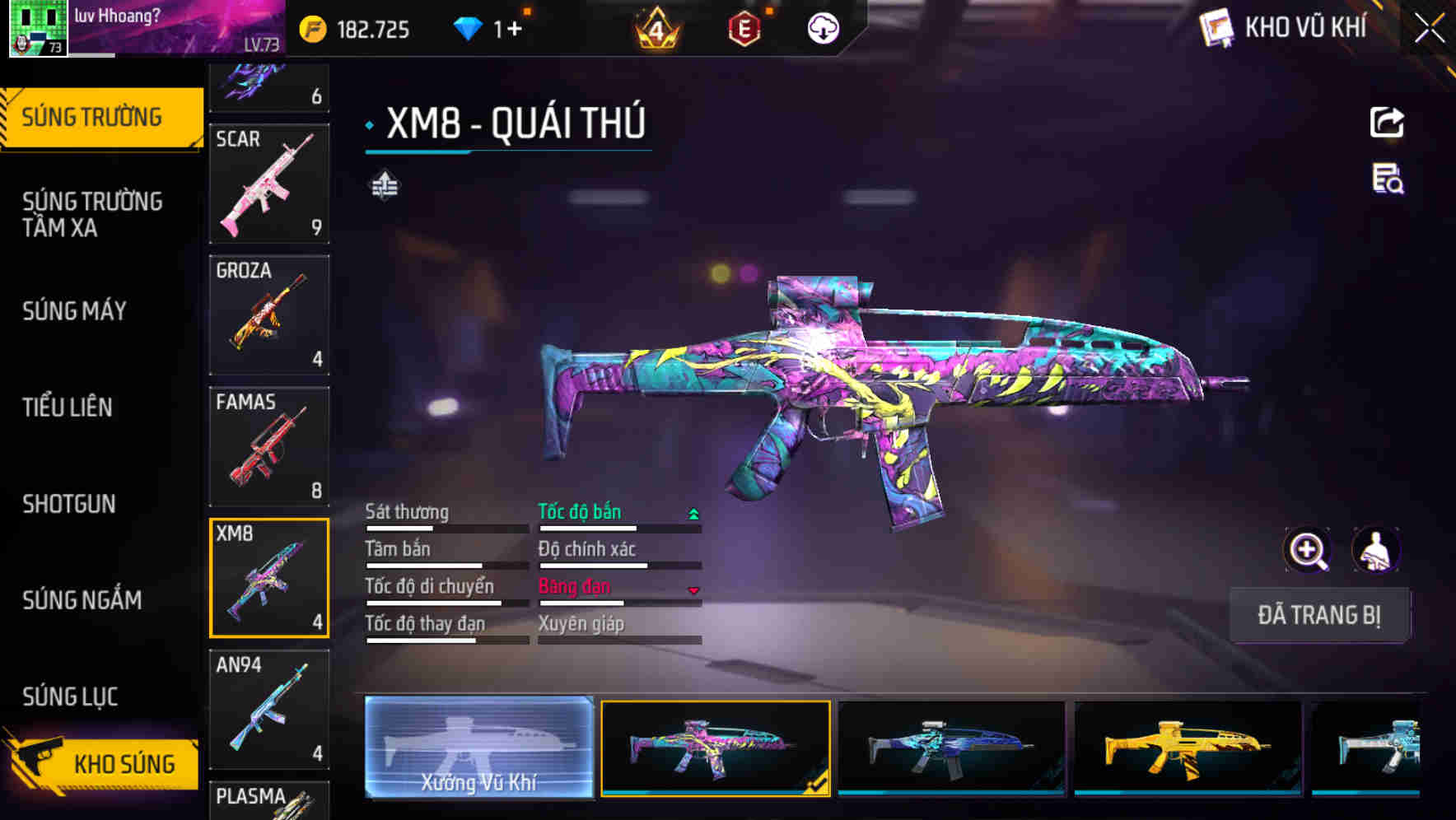This screenshot has width=1456, height=820.
Task: Switch to Súng Ngắm category
Action: click(x=82, y=600)
